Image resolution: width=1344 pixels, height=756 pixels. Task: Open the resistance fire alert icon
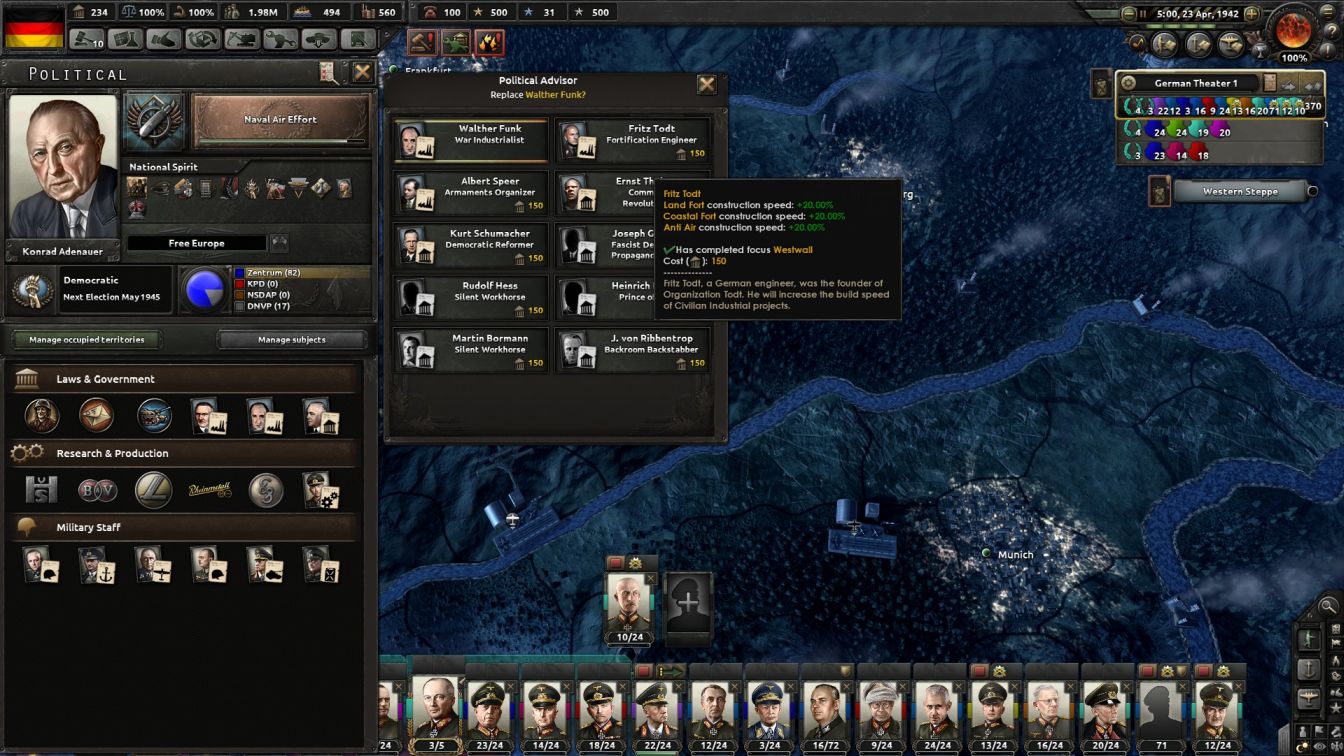click(488, 43)
